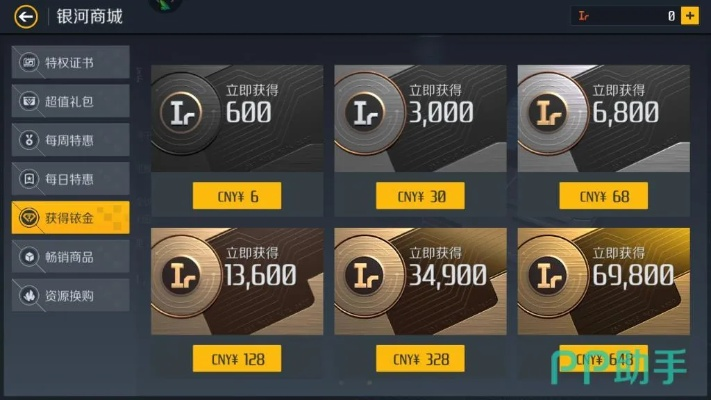The height and width of the screenshot is (400, 711).
Task: Show the 每周特惠 weekly deals
Action: tap(70, 140)
